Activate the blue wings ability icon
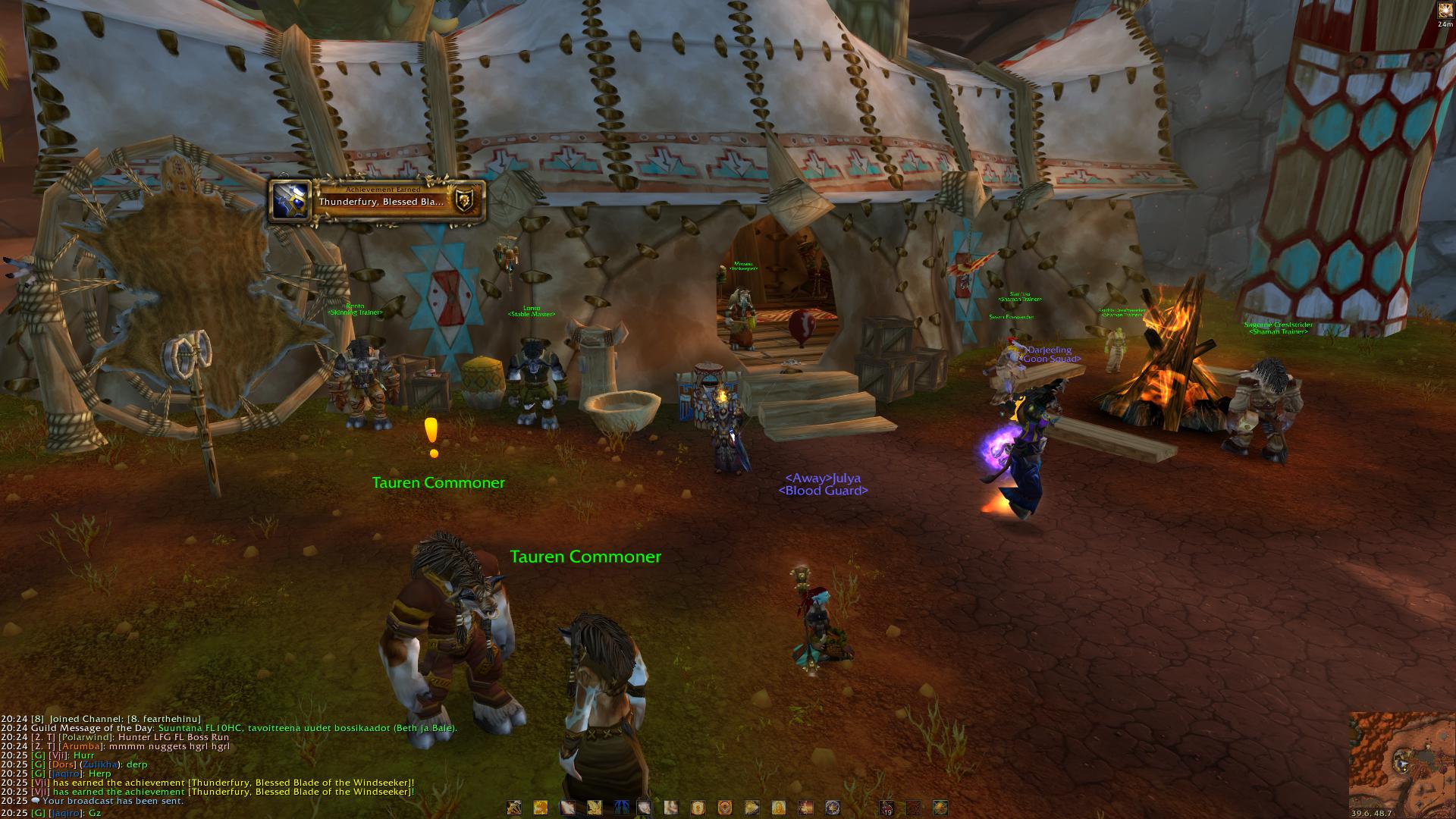 pyautogui.click(x=621, y=808)
